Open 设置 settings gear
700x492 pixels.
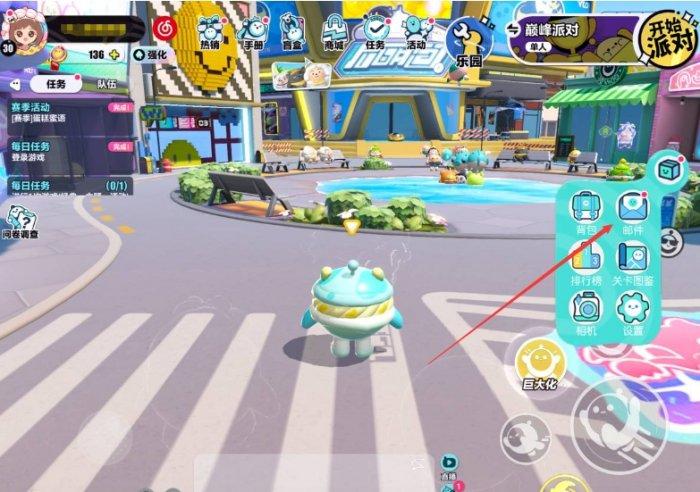[632, 311]
